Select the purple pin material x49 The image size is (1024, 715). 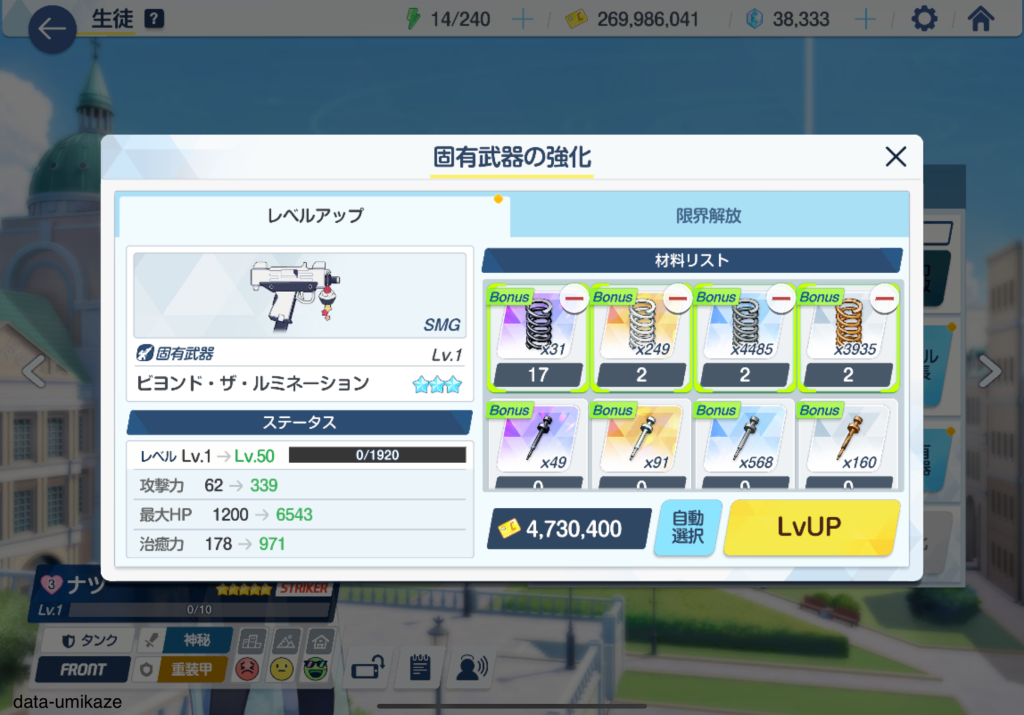point(535,442)
